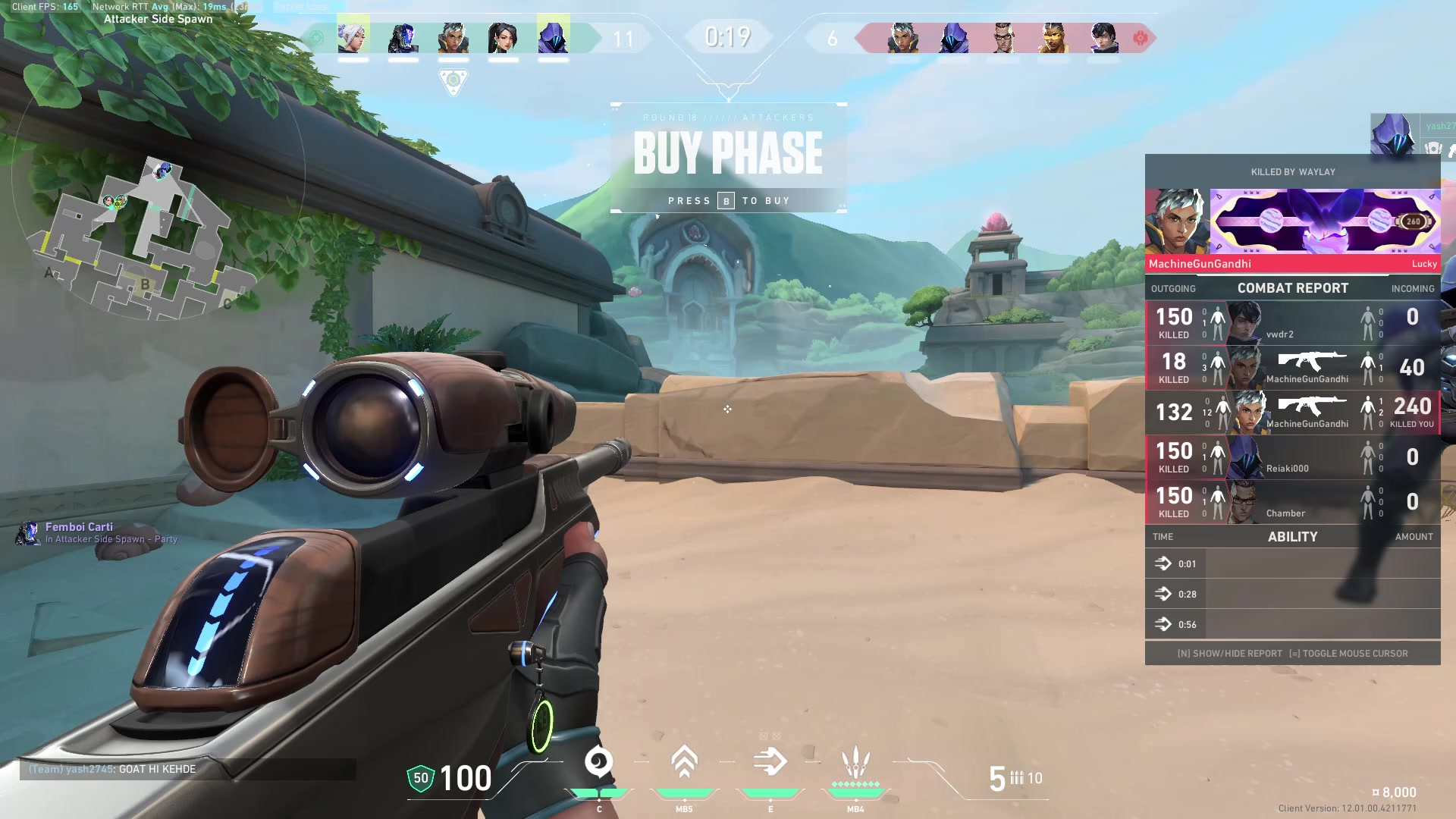Viewport: 1456px width, 819px height.
Task: Activate the Blade Storm ultimate icon
Action: pyautogui.click(x=855, y=763)
